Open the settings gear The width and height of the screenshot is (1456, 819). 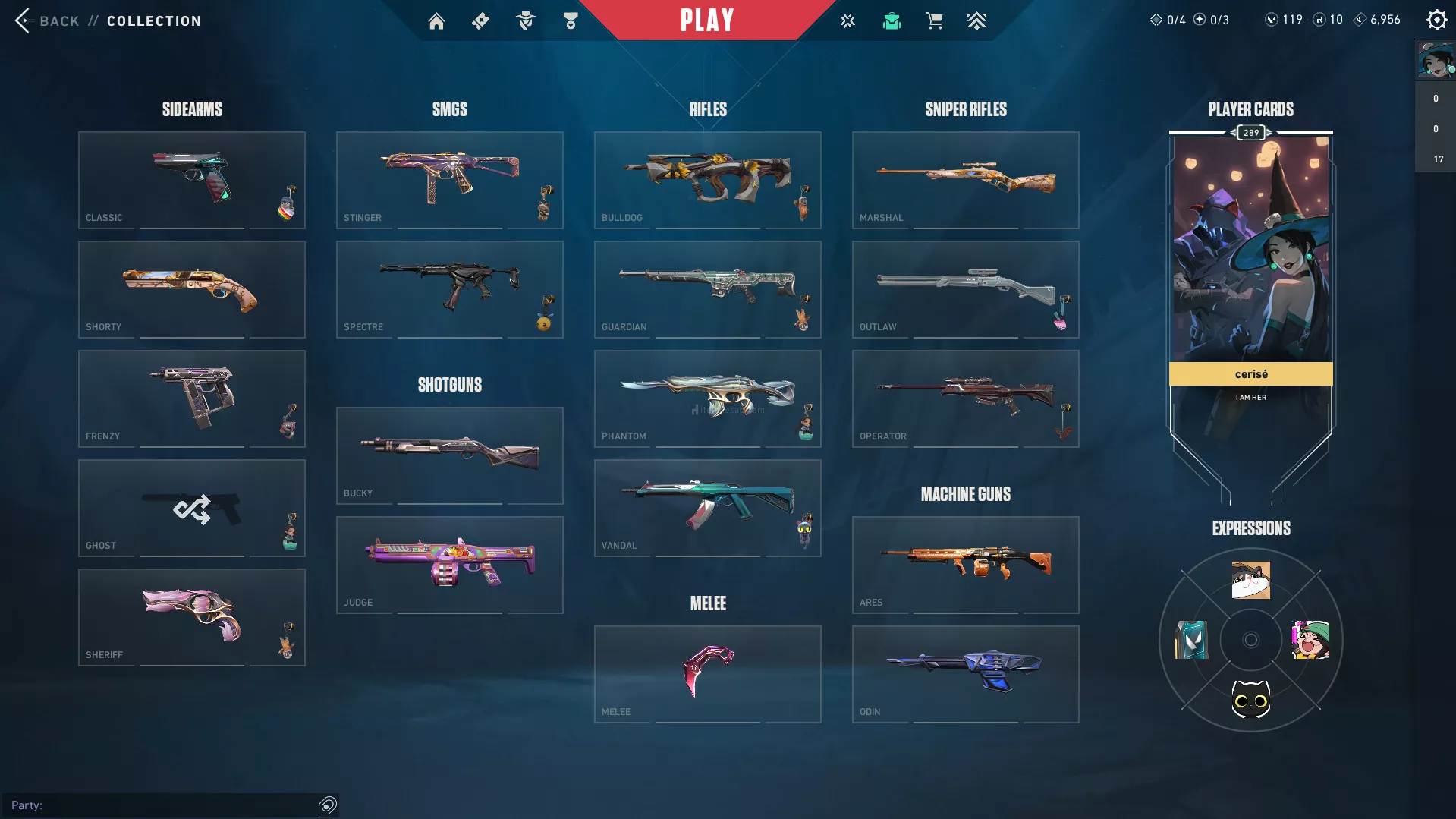[1436, 20]
